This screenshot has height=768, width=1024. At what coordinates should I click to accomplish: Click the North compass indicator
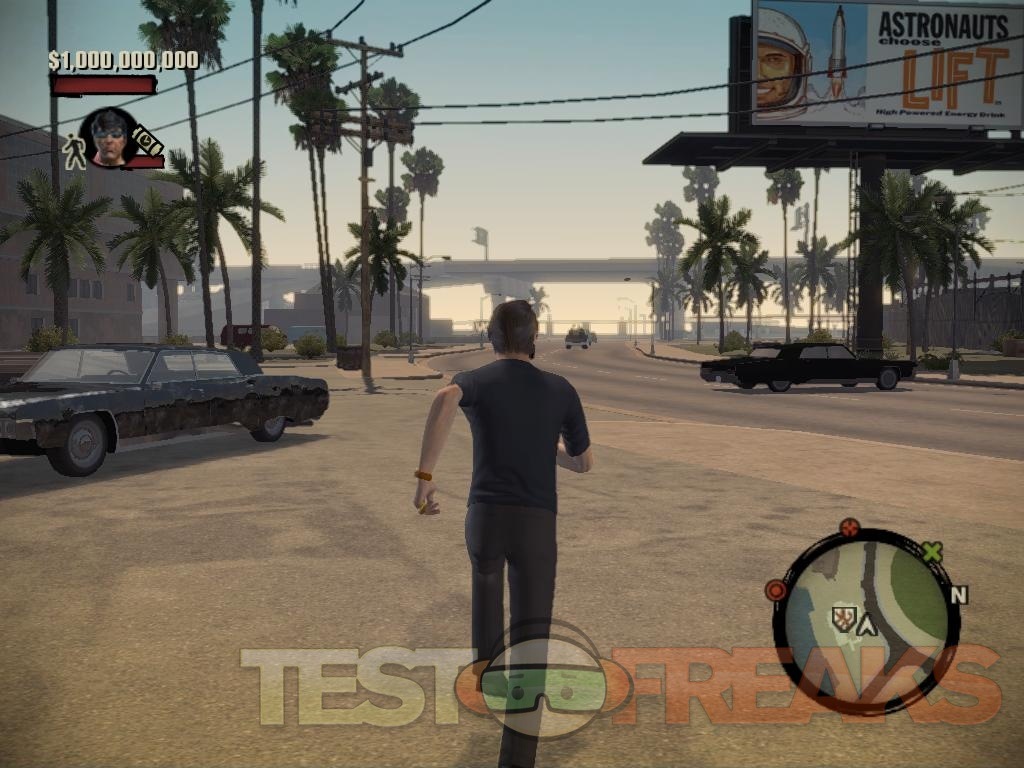959,595
